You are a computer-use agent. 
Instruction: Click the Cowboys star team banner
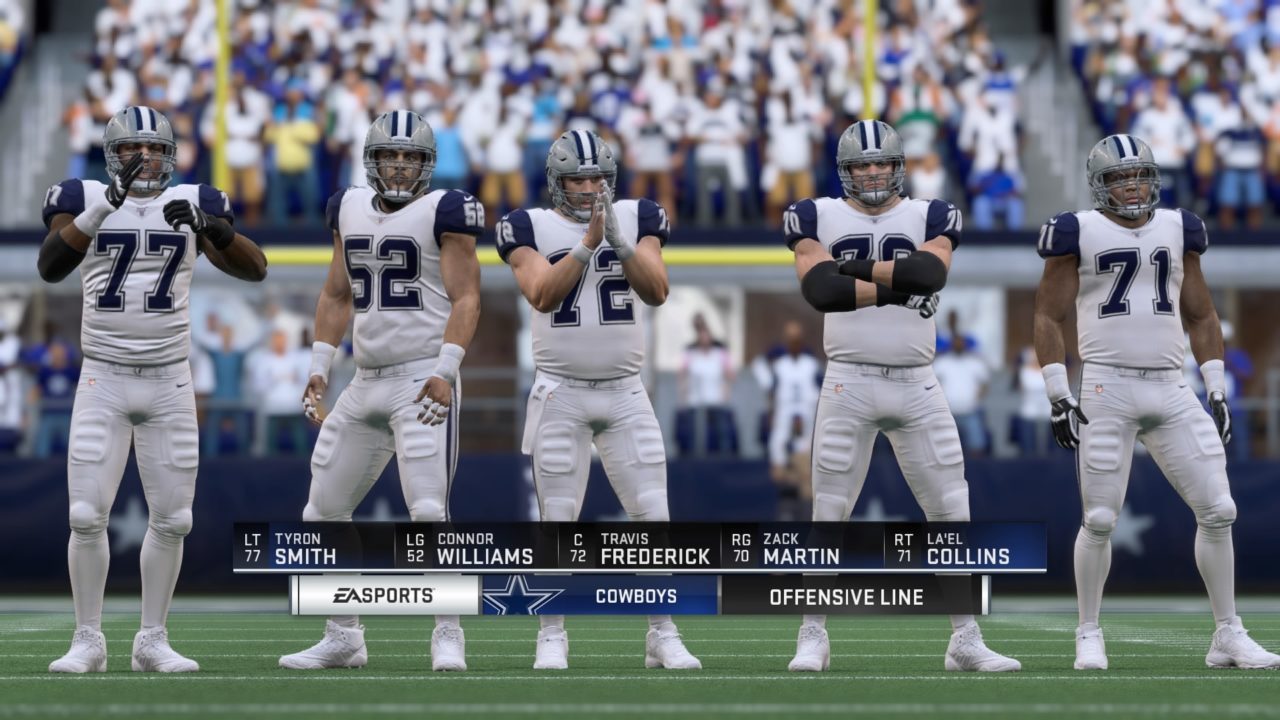click(x=600, y=596)
